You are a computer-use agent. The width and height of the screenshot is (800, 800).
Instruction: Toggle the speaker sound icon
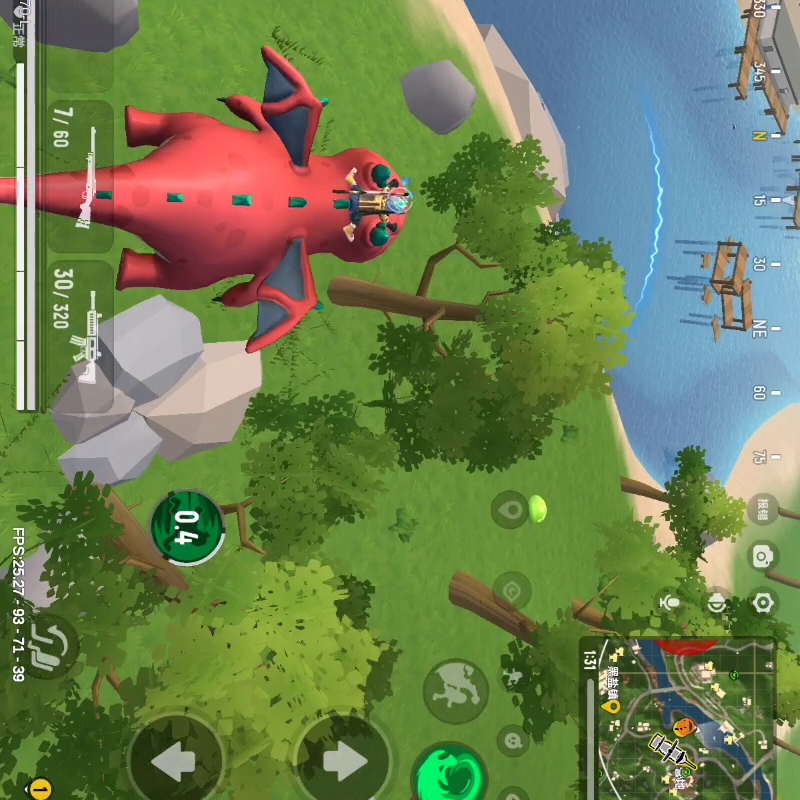click(x=716, y=602)
